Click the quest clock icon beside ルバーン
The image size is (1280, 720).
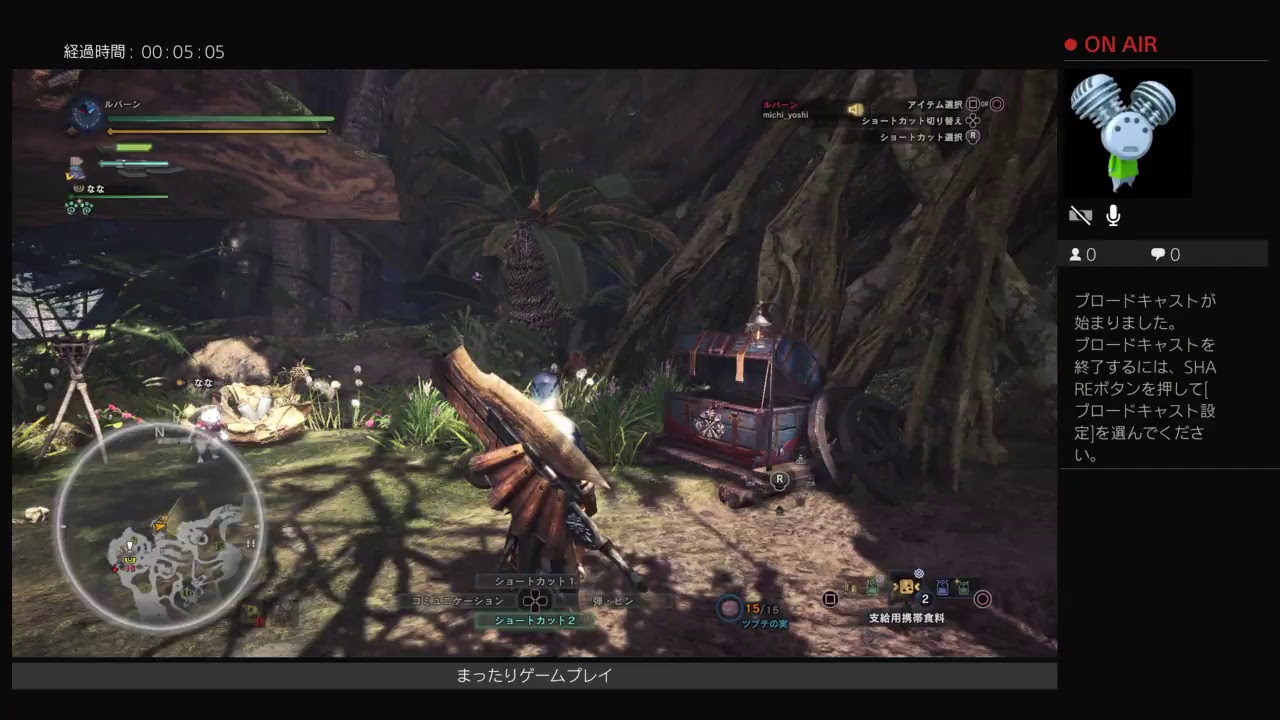pos(86,114)
